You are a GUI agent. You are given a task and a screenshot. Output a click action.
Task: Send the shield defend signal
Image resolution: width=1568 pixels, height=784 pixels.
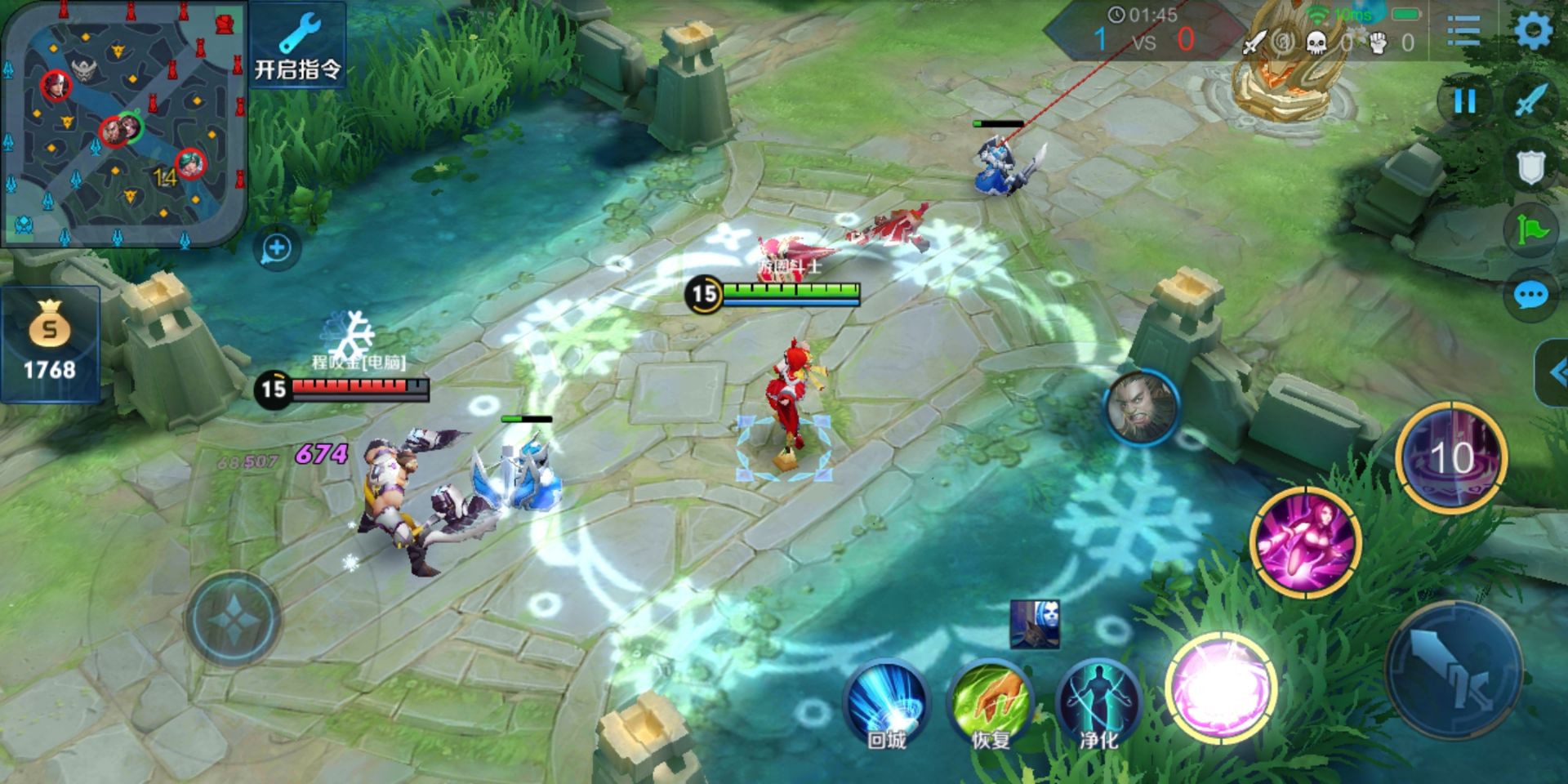tap(1530, 167)
